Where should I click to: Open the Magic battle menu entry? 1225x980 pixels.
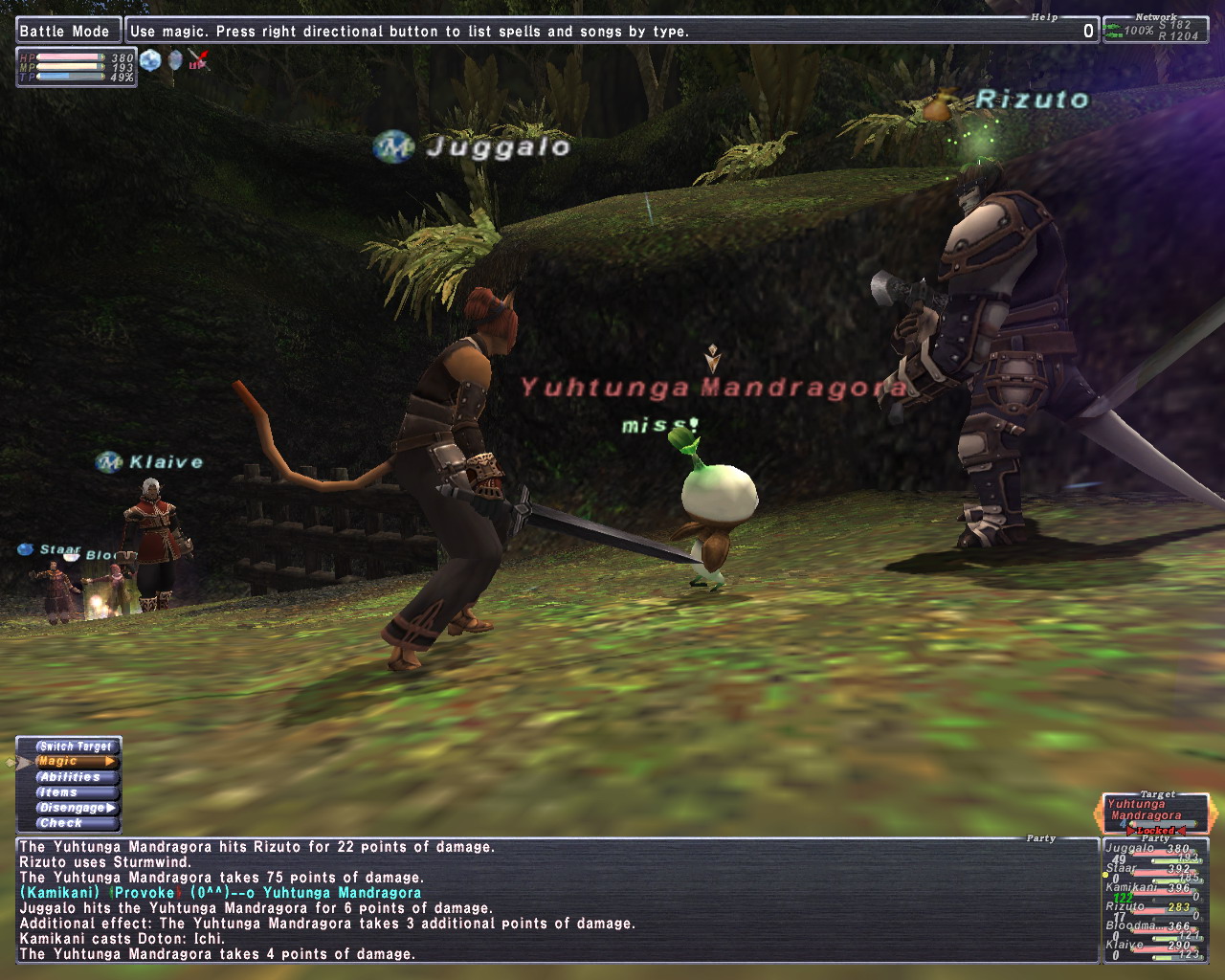click(x=73, y=762)
